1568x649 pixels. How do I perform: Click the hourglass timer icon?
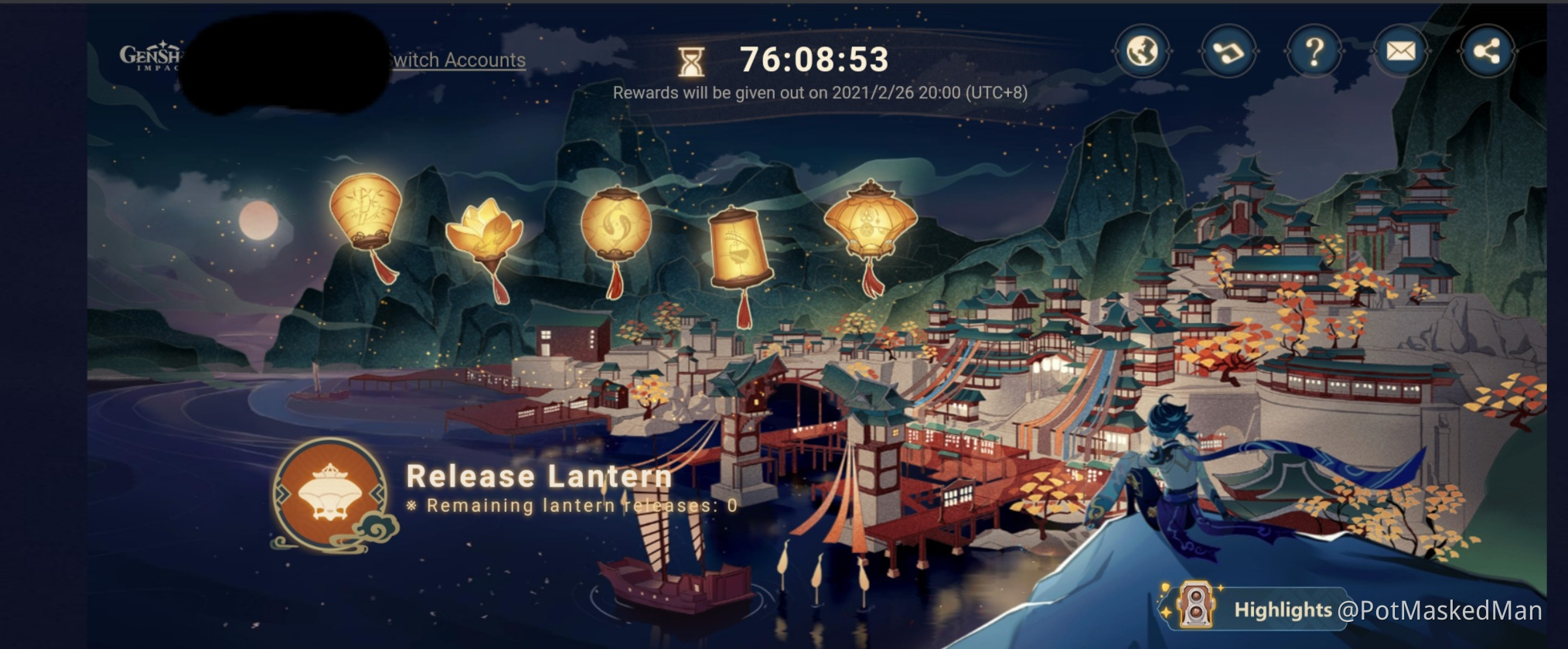coord(690,60)
